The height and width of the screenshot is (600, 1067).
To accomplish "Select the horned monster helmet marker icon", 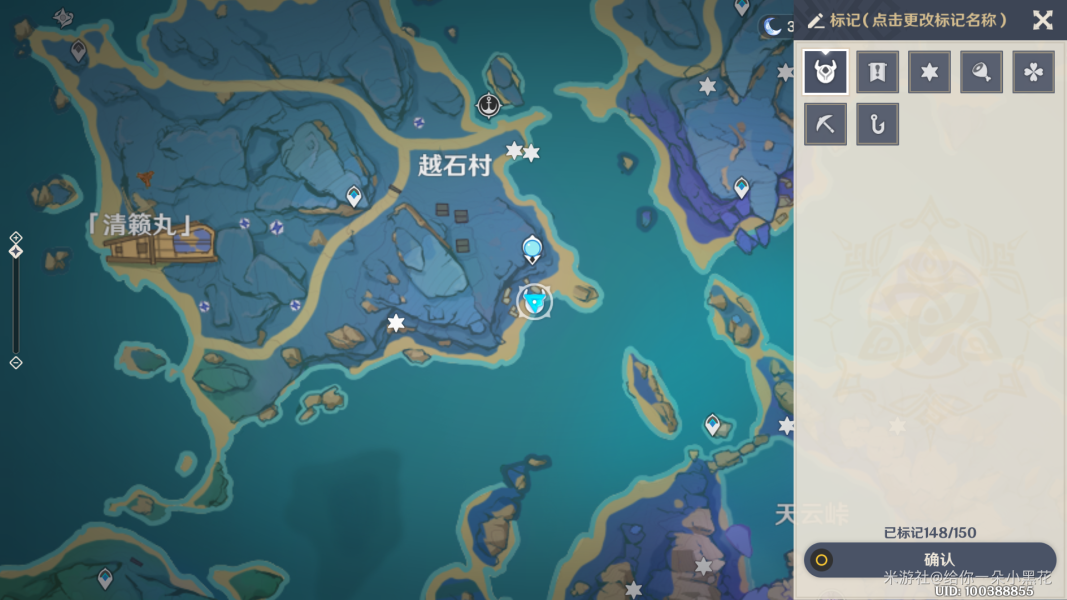I will coord(825,72).
